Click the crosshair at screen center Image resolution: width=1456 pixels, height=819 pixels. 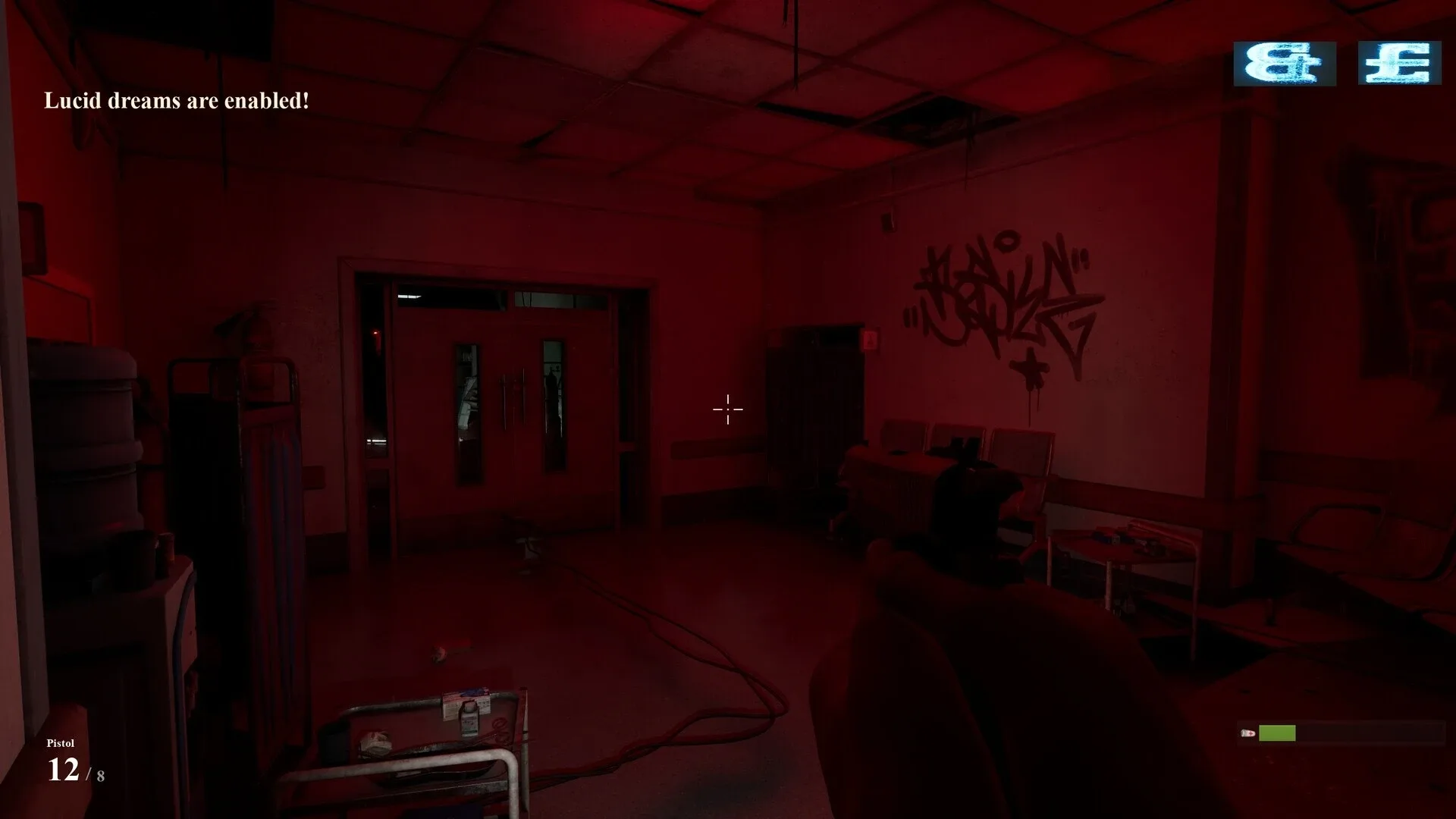point(727,409)
